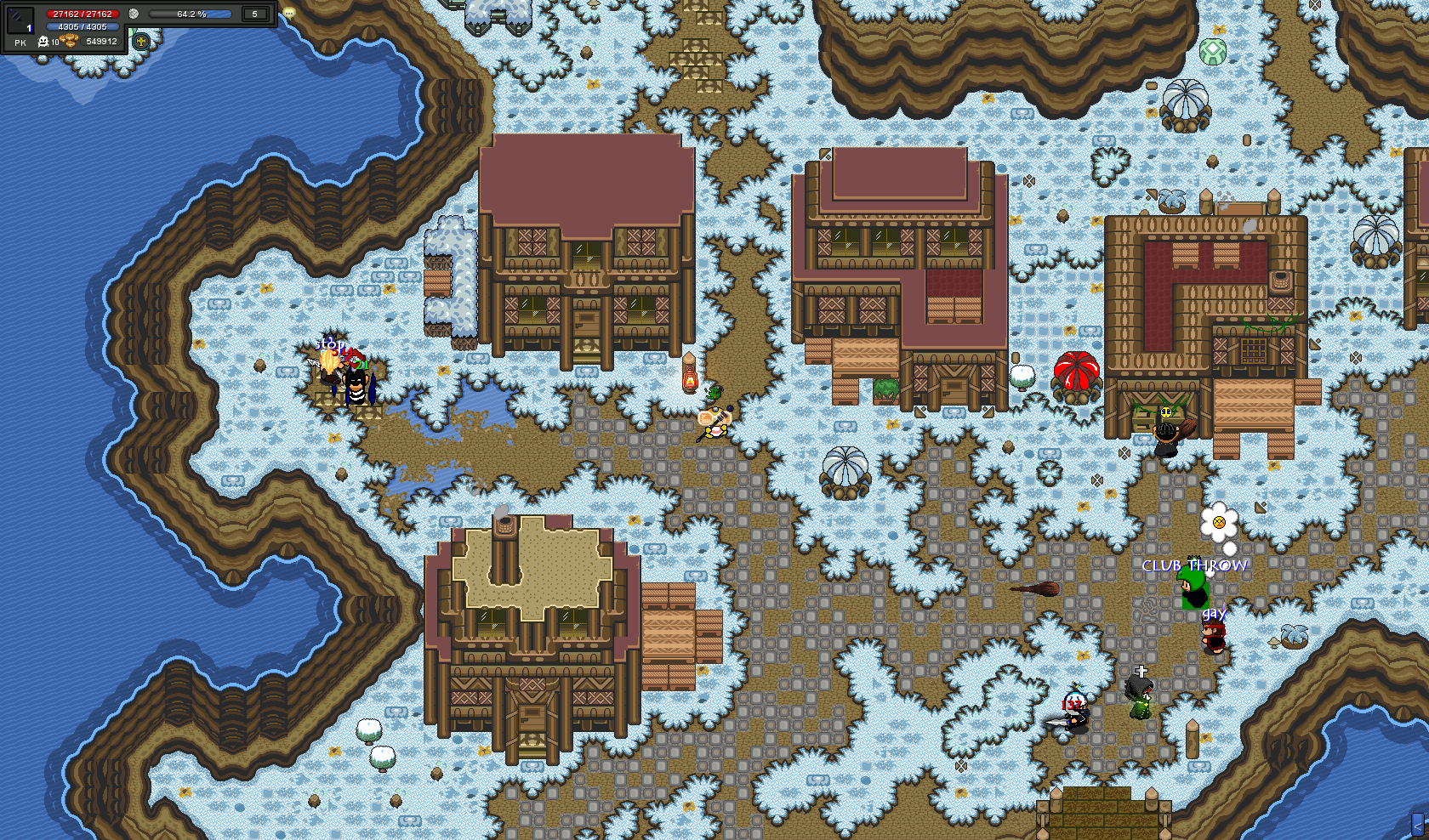This screenshot has width=1429, height=840.
Task: Open the chat speech bubble icon
Action: pyautogui.click(x=289, y=13)
